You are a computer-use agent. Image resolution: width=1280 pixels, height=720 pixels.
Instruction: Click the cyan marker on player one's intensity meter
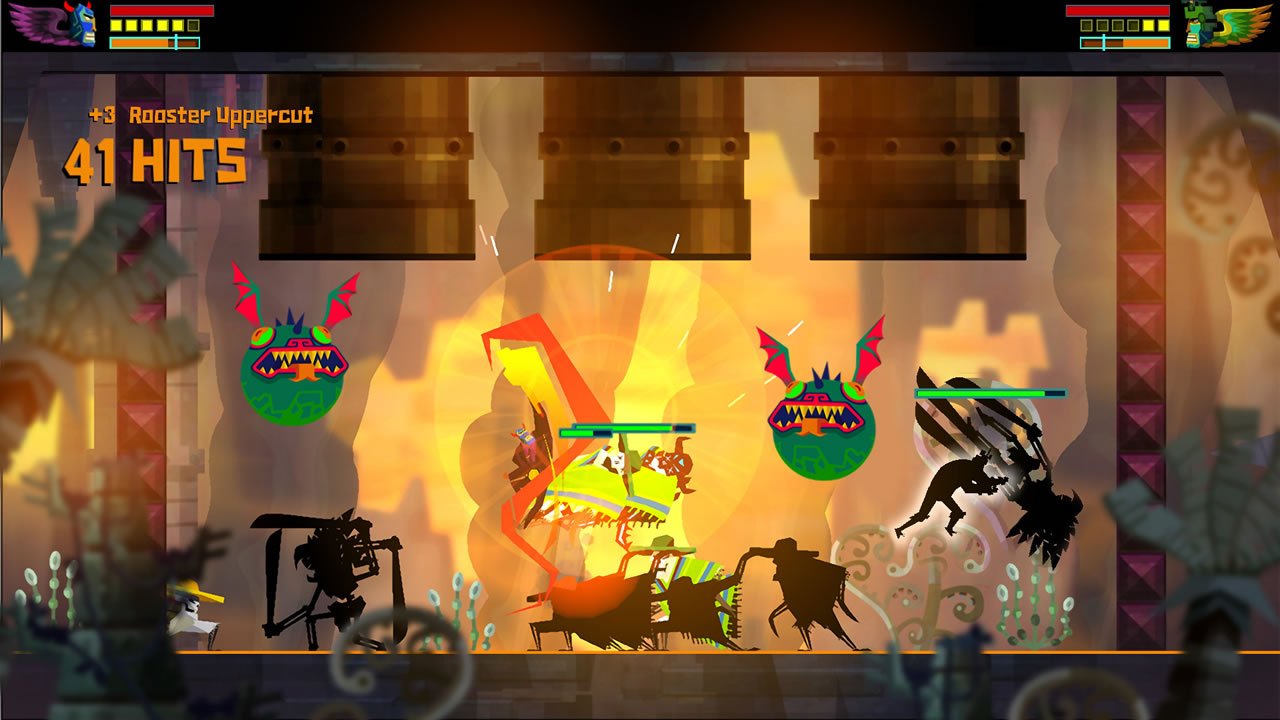tap(174, 43)
